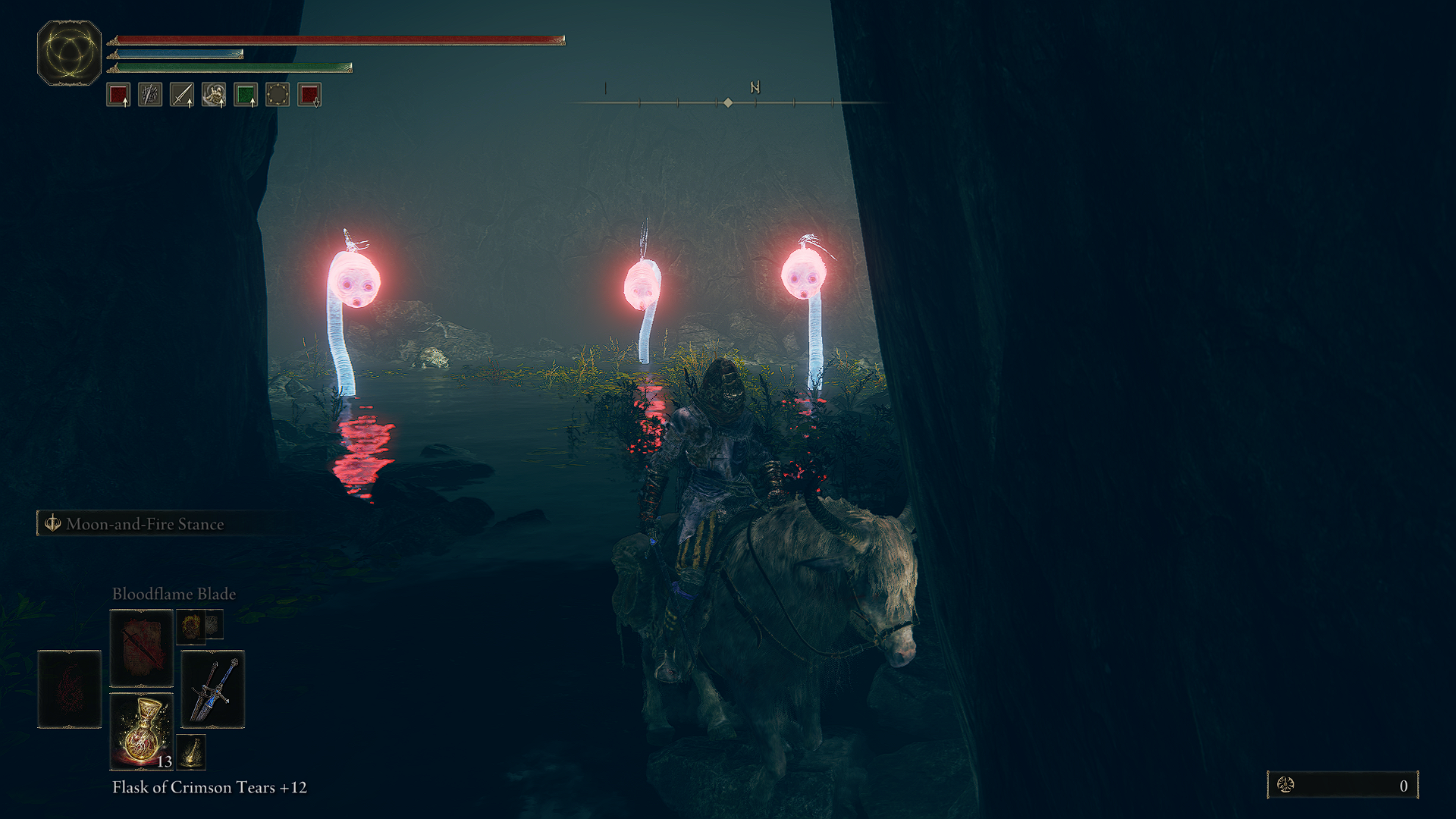Click the Moon-and-Fire Stance skill label

pyautogui.click(x=144, y=524)
